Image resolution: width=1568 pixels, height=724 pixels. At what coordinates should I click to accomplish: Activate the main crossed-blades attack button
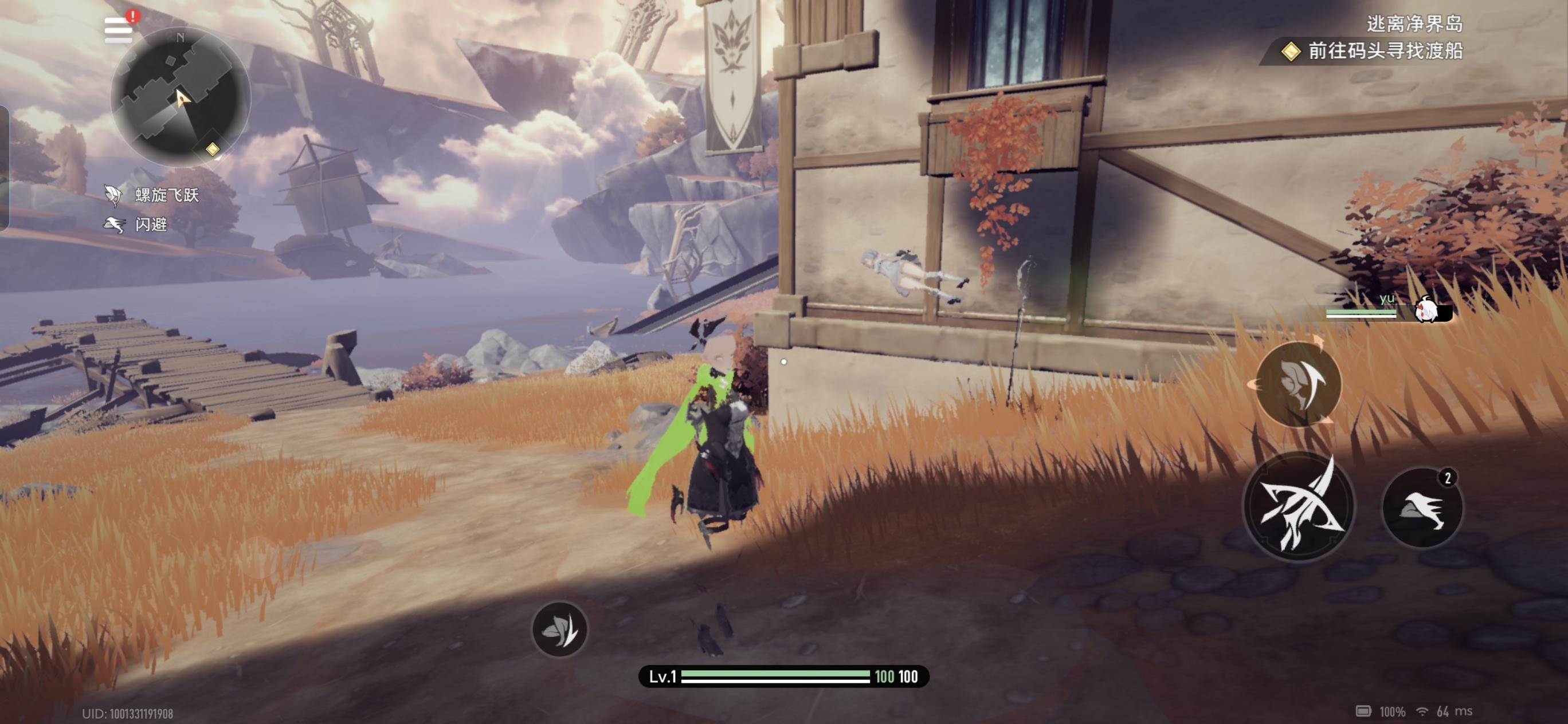[1298, 506]
